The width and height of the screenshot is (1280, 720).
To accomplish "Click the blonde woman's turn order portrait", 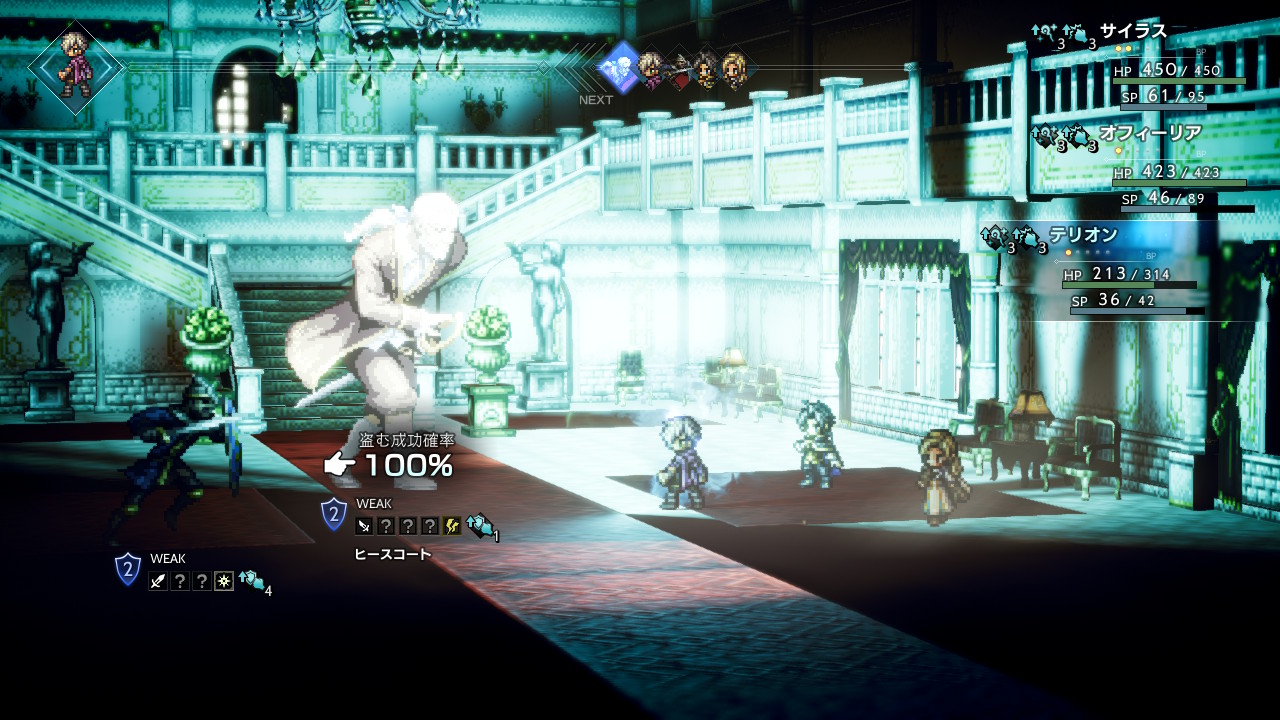I will point(734,69).
